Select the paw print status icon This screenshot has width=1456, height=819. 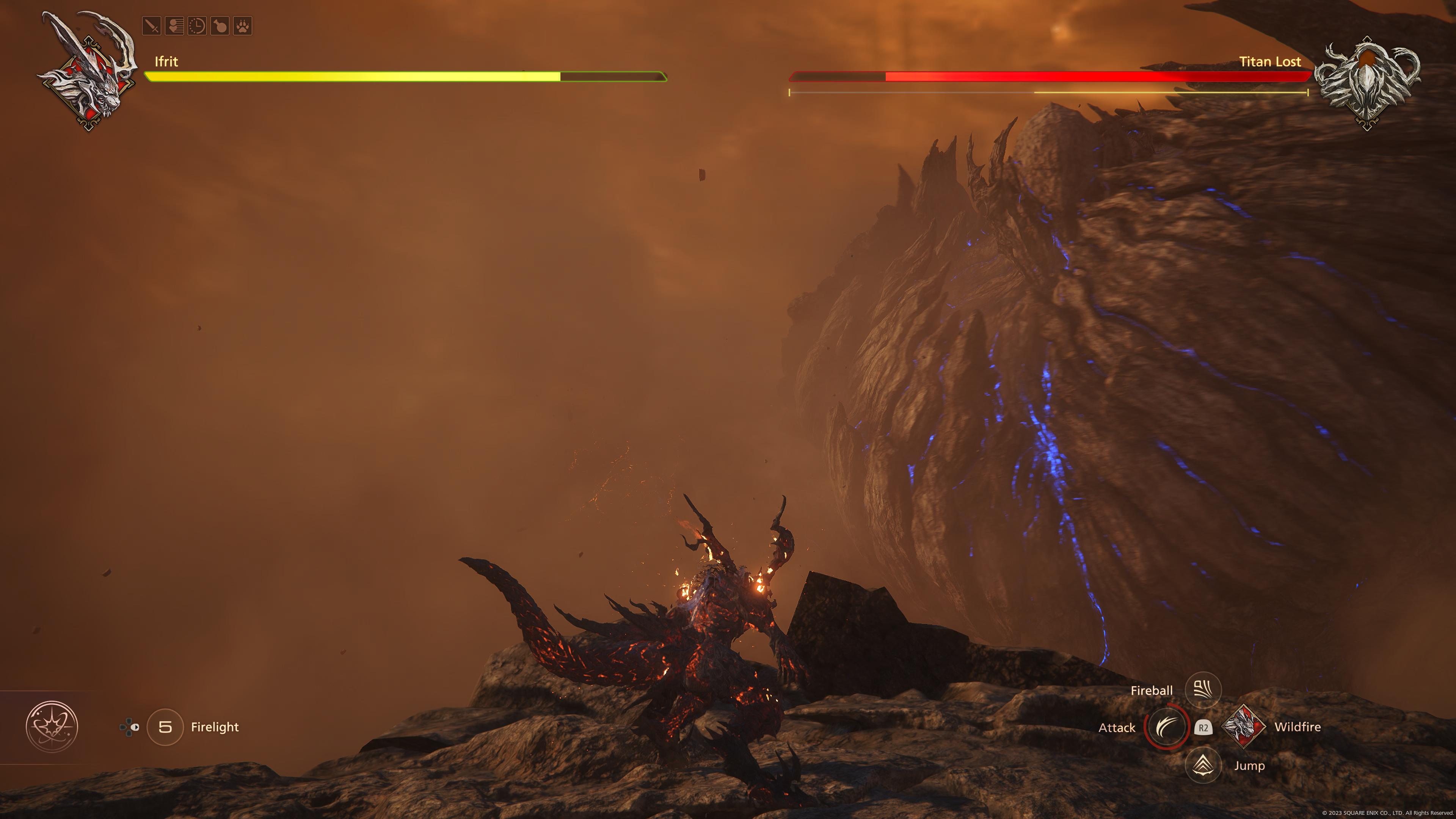[243, 26]
